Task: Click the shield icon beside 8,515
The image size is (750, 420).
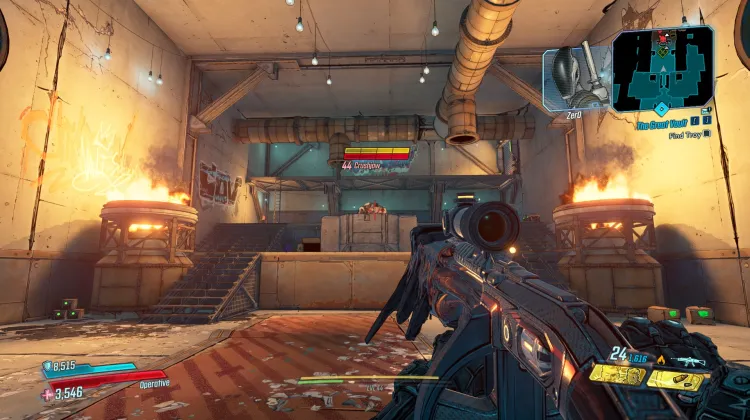Action: 49,367
